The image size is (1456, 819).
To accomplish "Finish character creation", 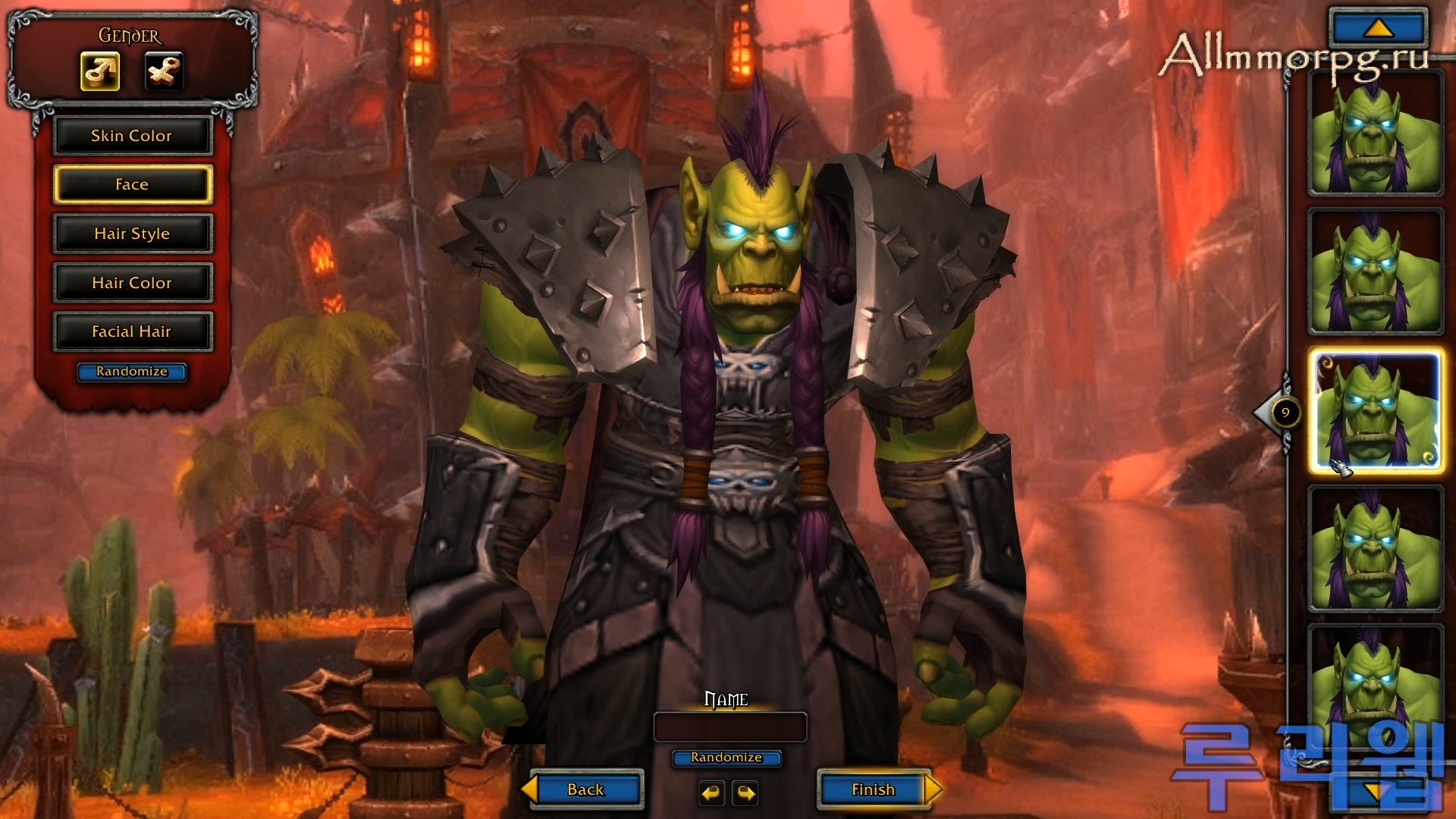I will pos(874,789).
